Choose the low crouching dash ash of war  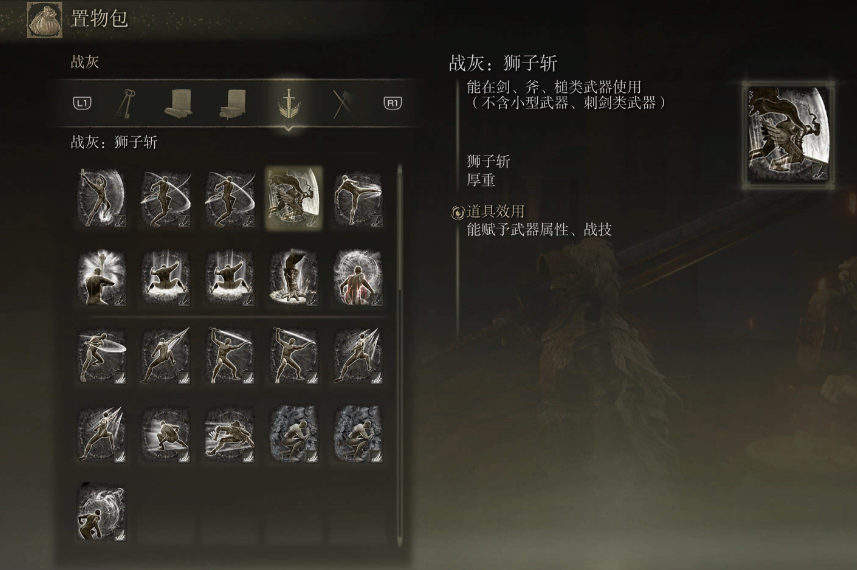(165, 433)
